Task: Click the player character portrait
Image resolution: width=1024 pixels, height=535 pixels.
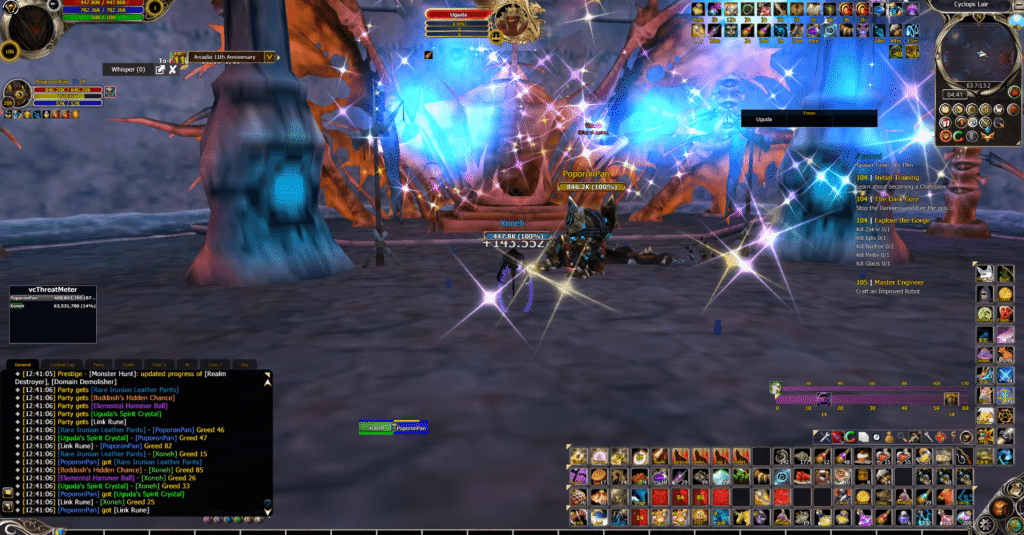Action: click(28, 20)
